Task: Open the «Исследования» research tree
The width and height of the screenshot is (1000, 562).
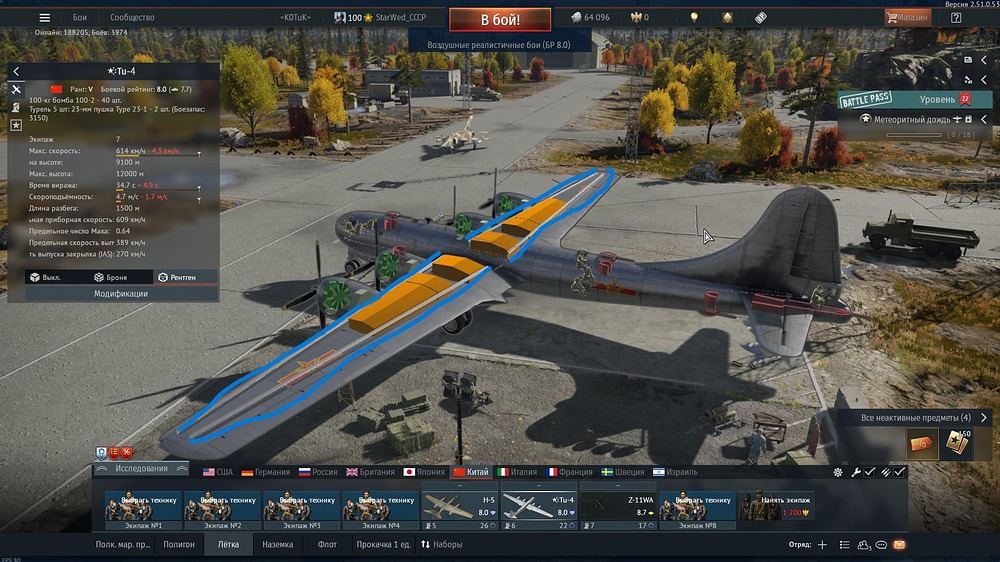Action: pyautogui.click(x=140, y=468)
